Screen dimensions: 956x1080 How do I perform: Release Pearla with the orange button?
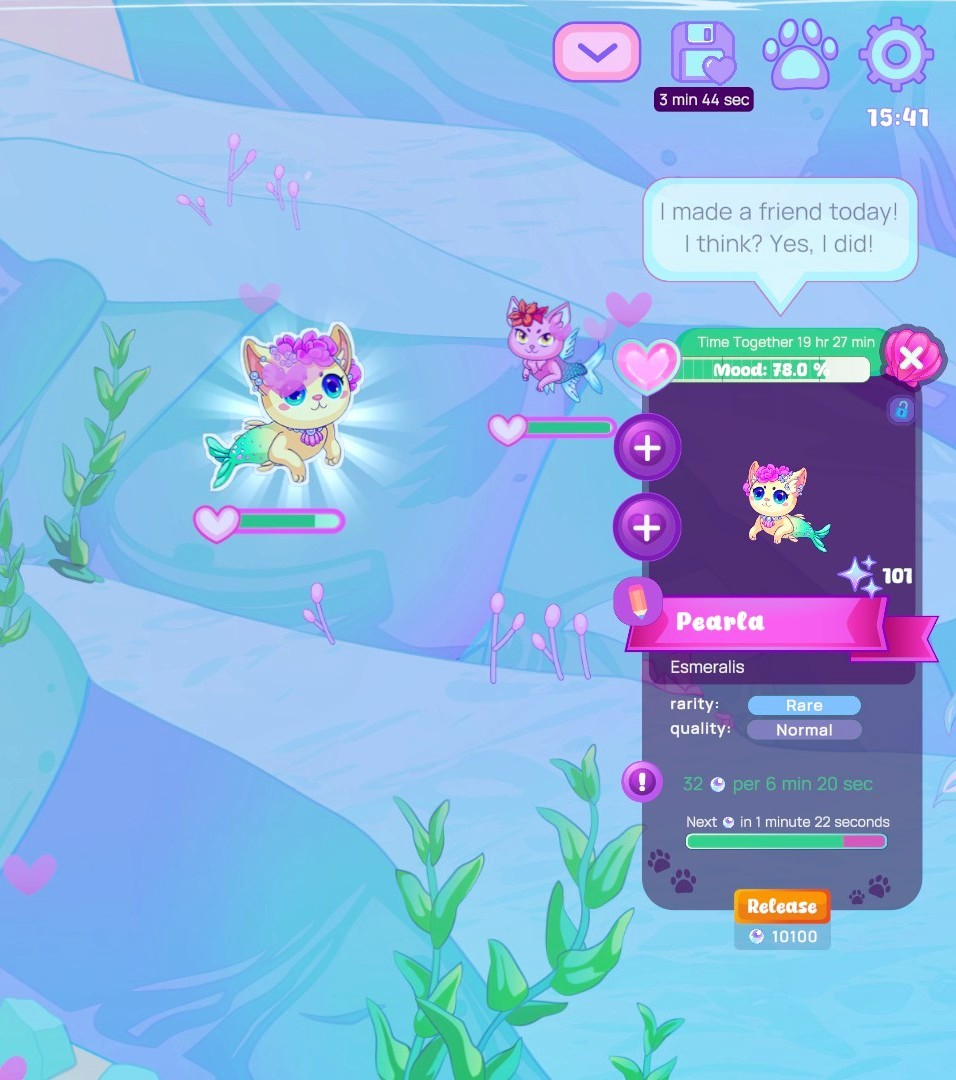coord(782,906)
